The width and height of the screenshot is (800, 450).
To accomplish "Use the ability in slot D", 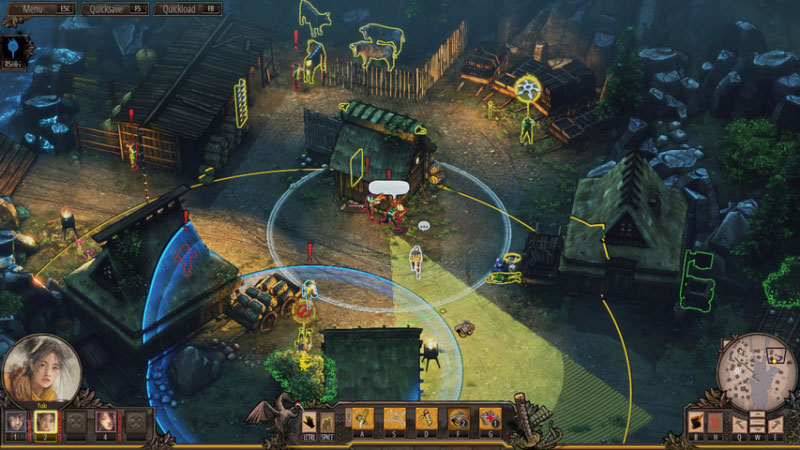I will tap(427, 419).
